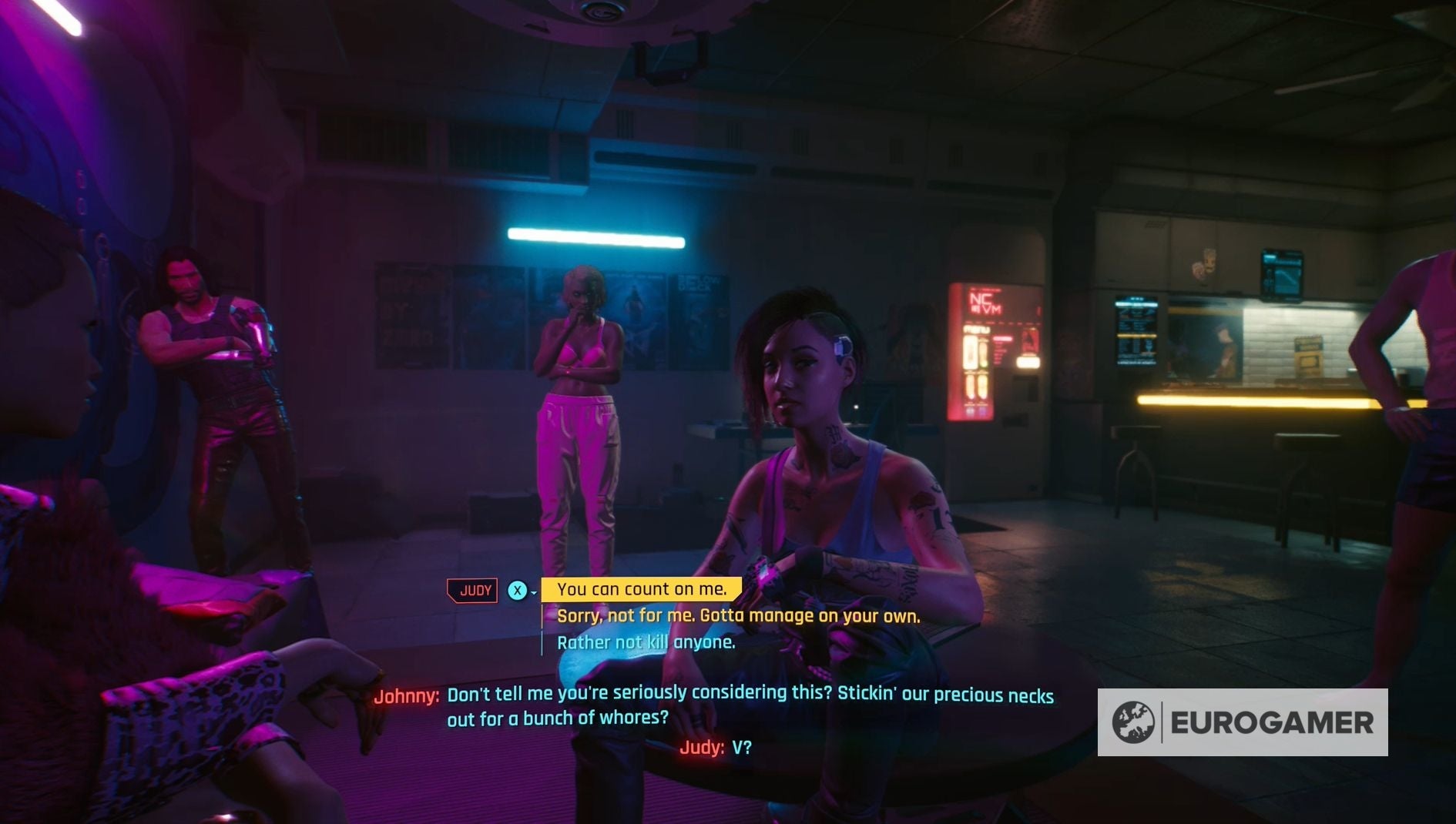Image resolution: width=1456 pixels, height=824 pixels.
Task: Click the yellow highlight on the selected option
Action: pyautogui.click(x=644, y=589)
